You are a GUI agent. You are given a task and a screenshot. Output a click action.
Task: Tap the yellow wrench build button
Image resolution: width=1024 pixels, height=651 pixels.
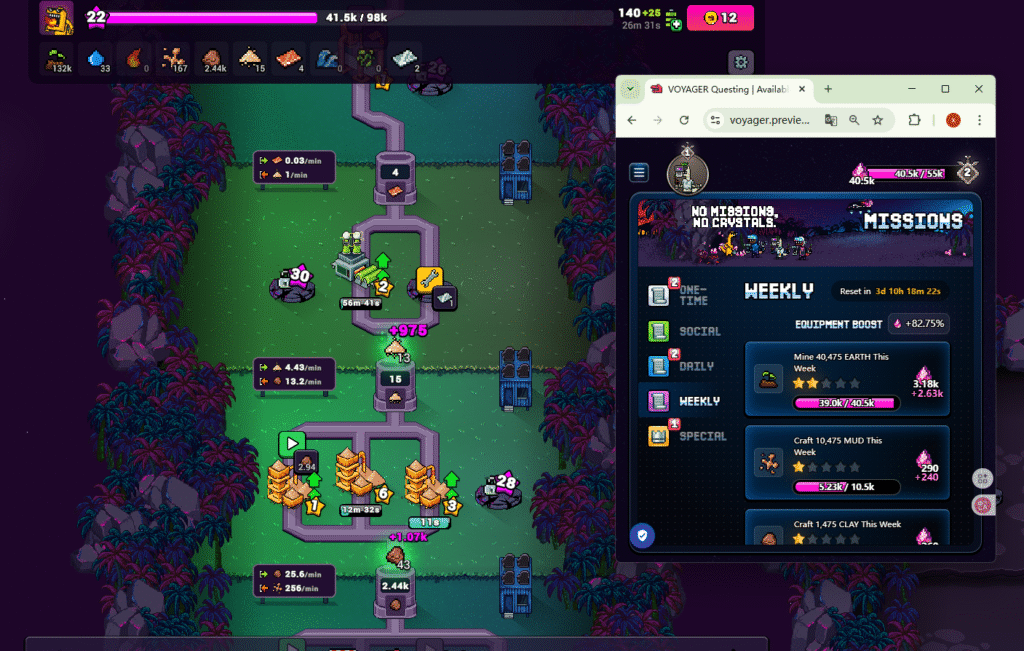click(x=429, y=277)
